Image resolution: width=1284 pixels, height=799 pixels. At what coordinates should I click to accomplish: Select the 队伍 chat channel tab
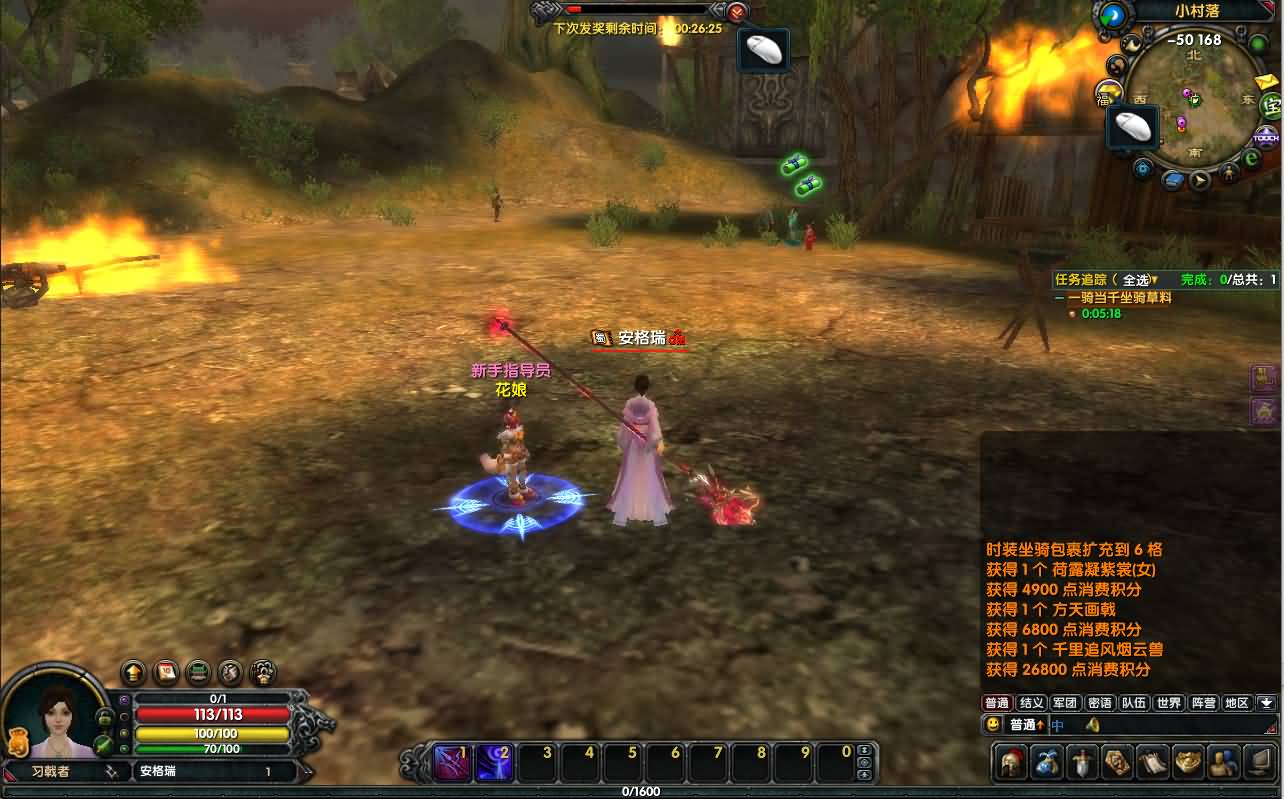coord(1134,703)
